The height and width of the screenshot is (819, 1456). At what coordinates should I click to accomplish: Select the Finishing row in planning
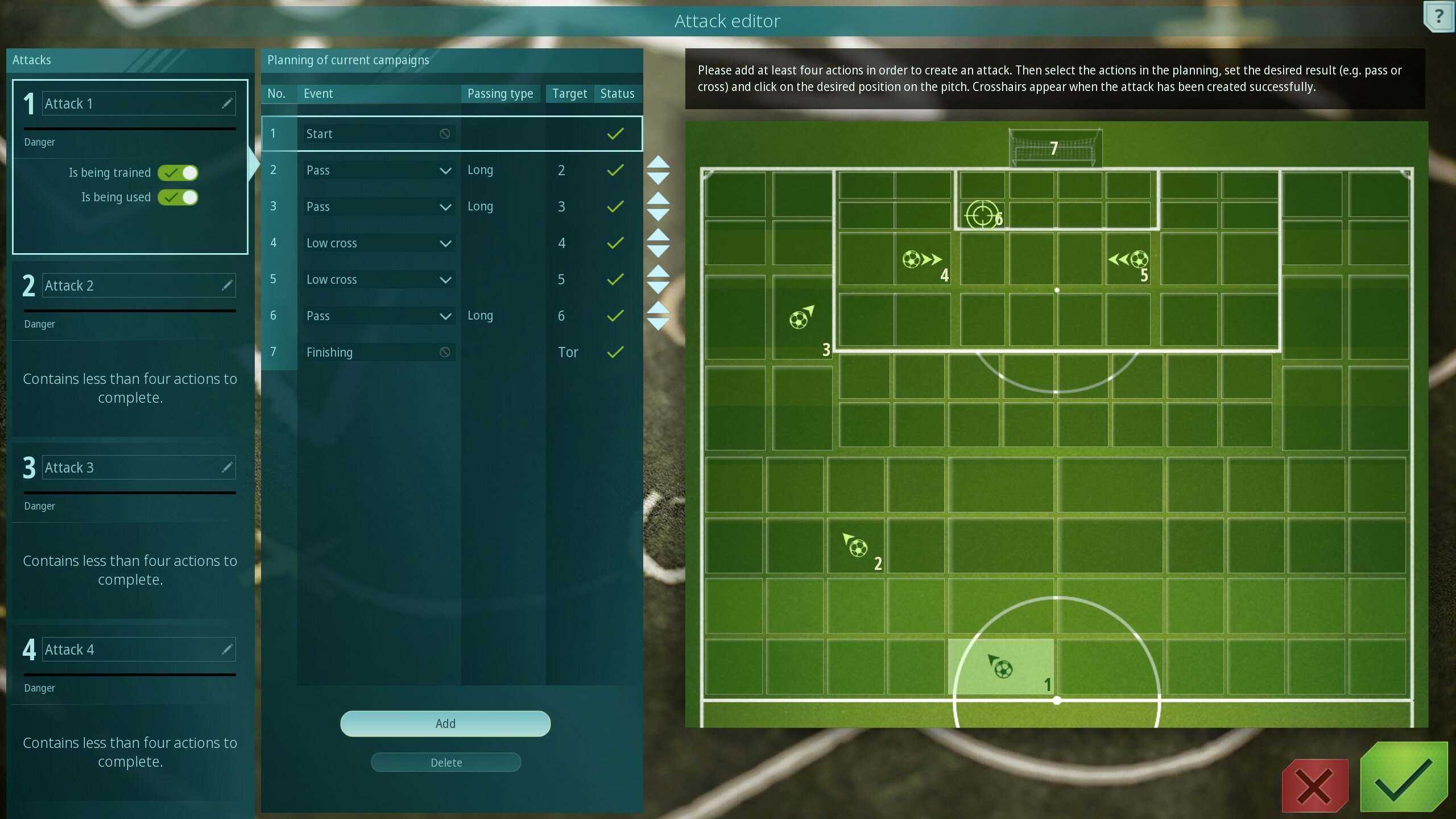tap(452, 352)
